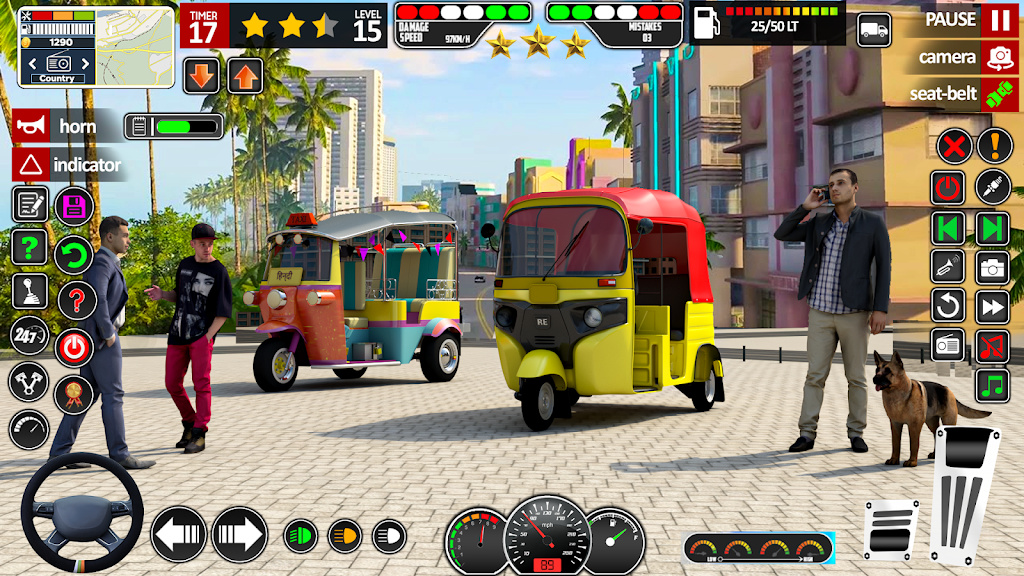Click the red X button

pos(955,147)
